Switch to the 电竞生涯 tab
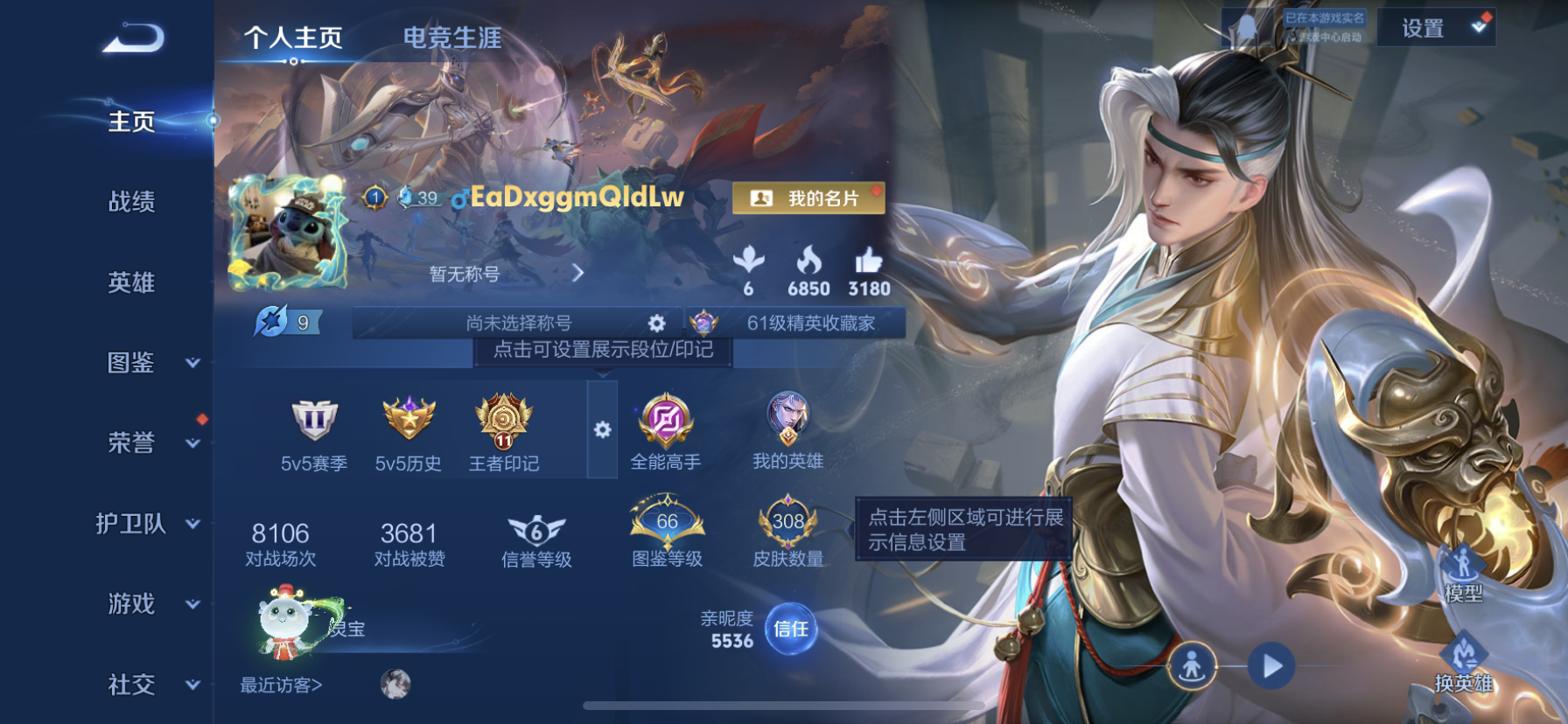The image size is (1568, 724). pos(451,38)
